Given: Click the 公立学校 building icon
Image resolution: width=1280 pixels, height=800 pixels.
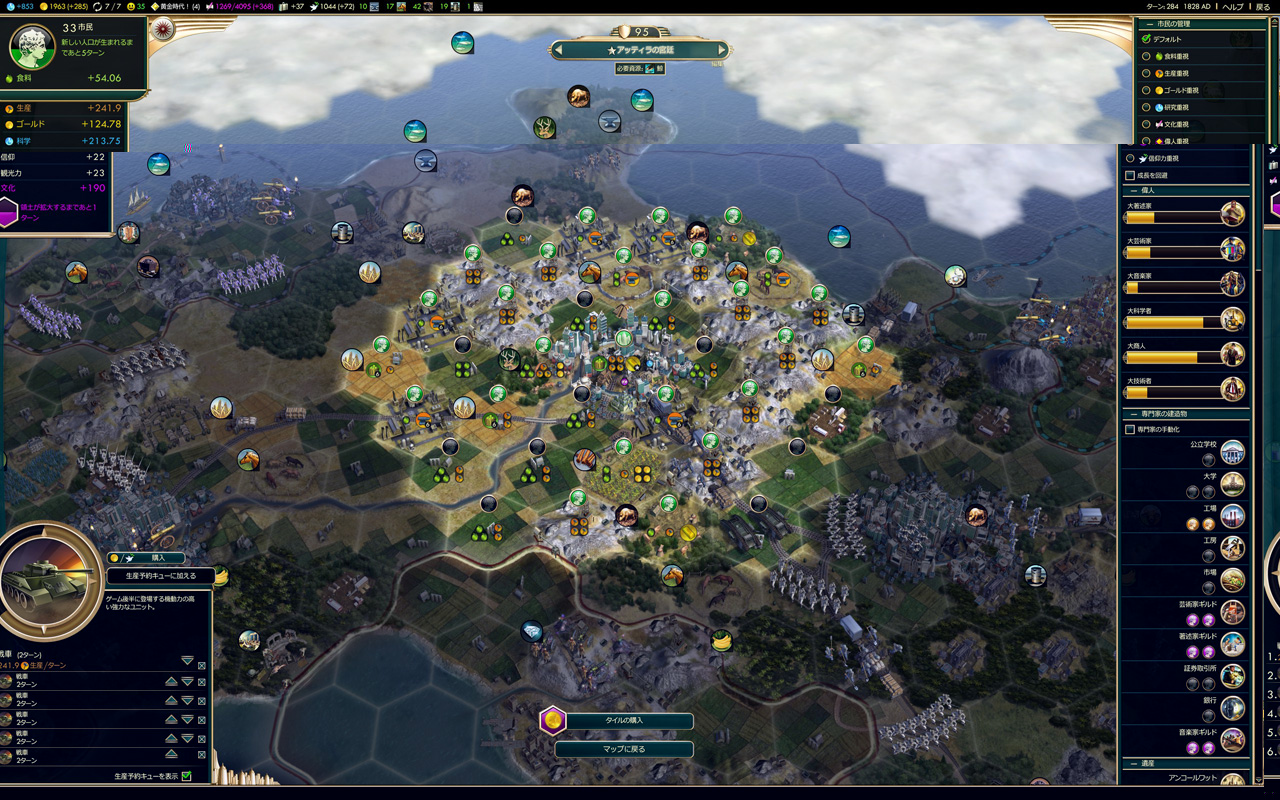Looking at the screenshot, I should (x=1232, y=451).
